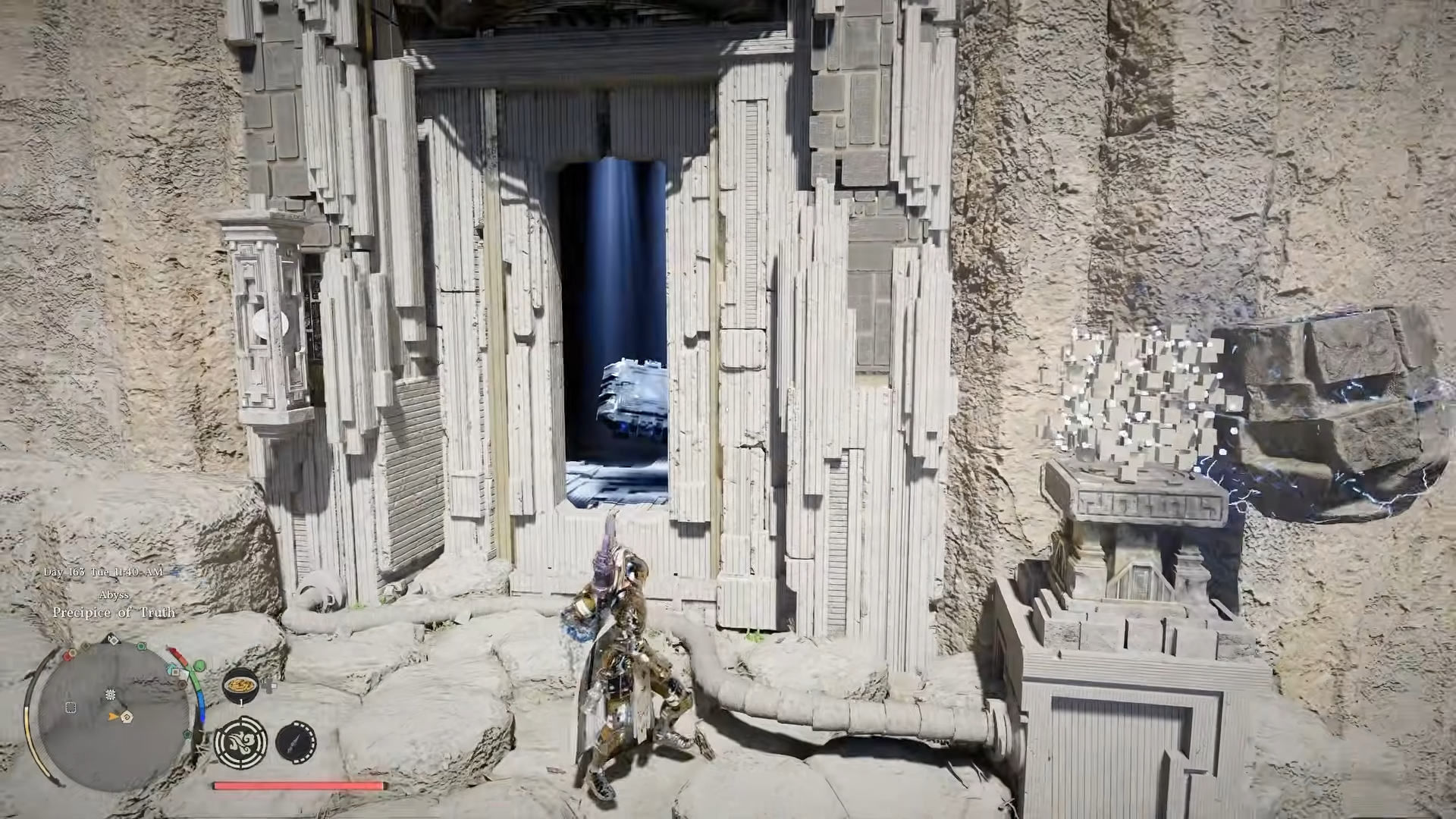Click the green circle marker at the minimap edge
The width and height of the screenshot is (1456, 819).
point(199,667)
